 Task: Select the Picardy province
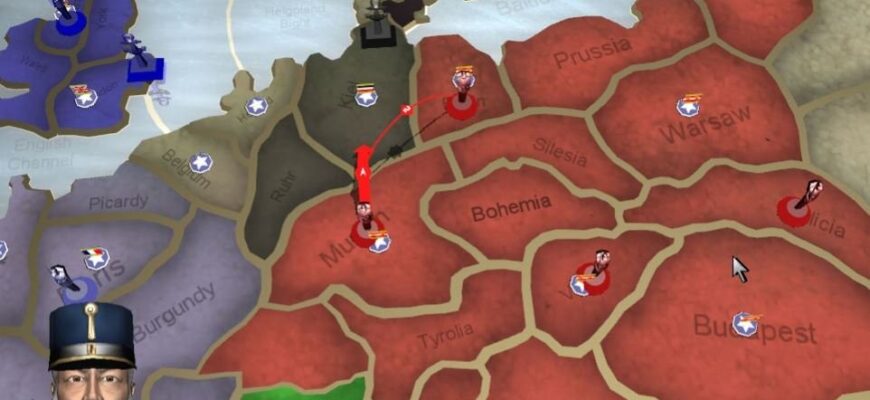click(118, 201)
